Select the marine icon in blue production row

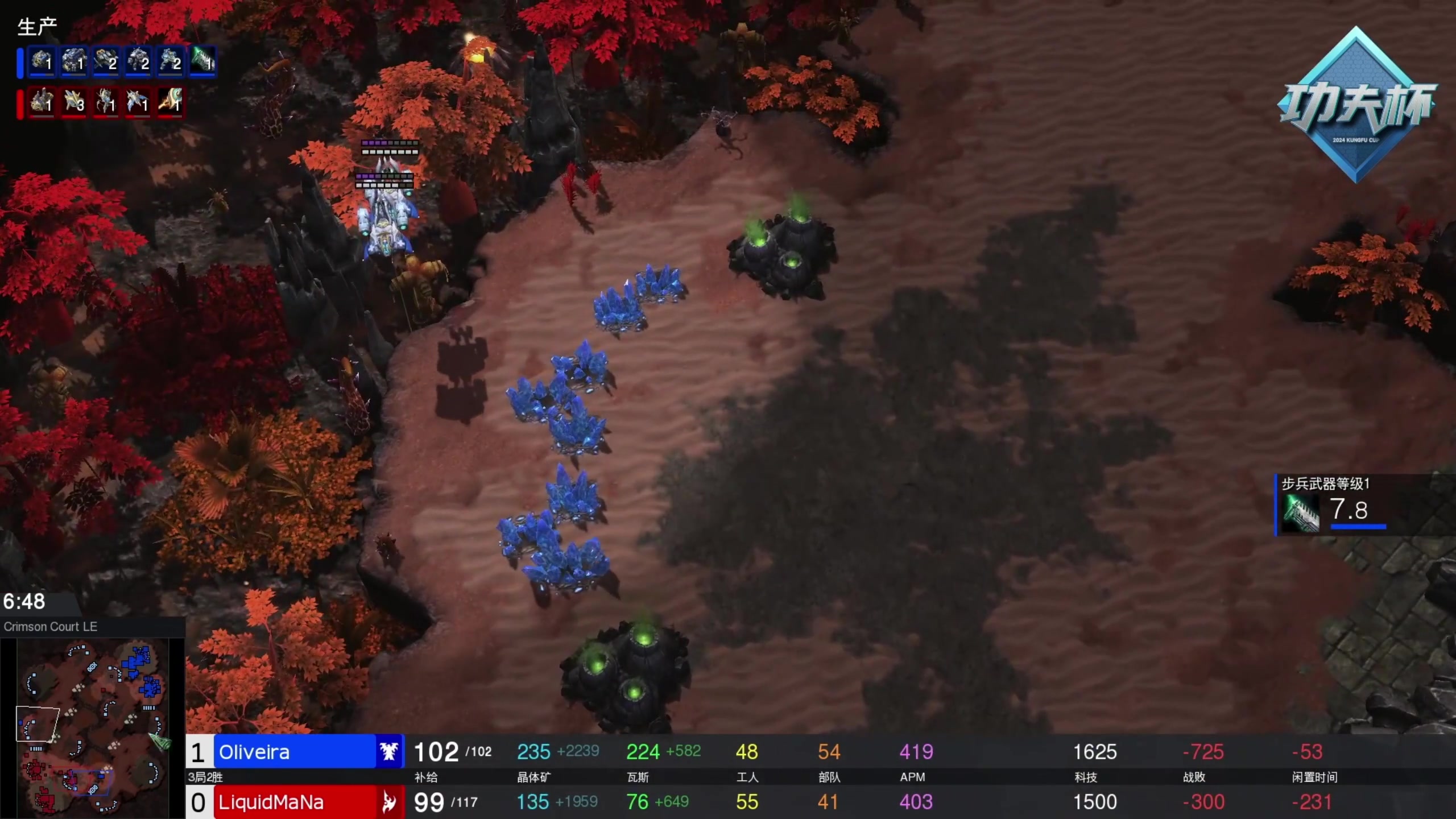tap(170, 61)
